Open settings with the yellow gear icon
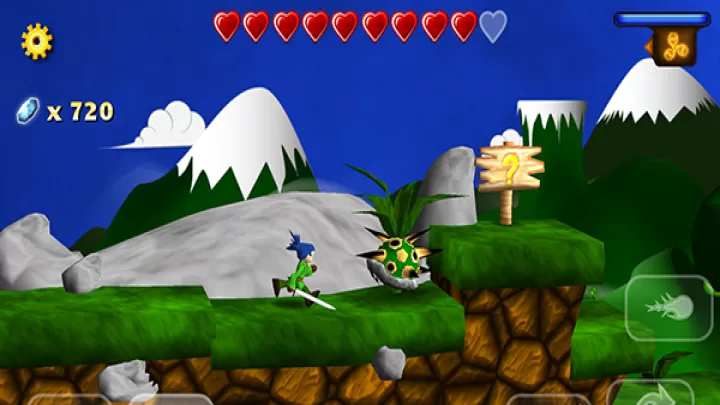Viewport: 720px width, 405px height. click(37, 41)
